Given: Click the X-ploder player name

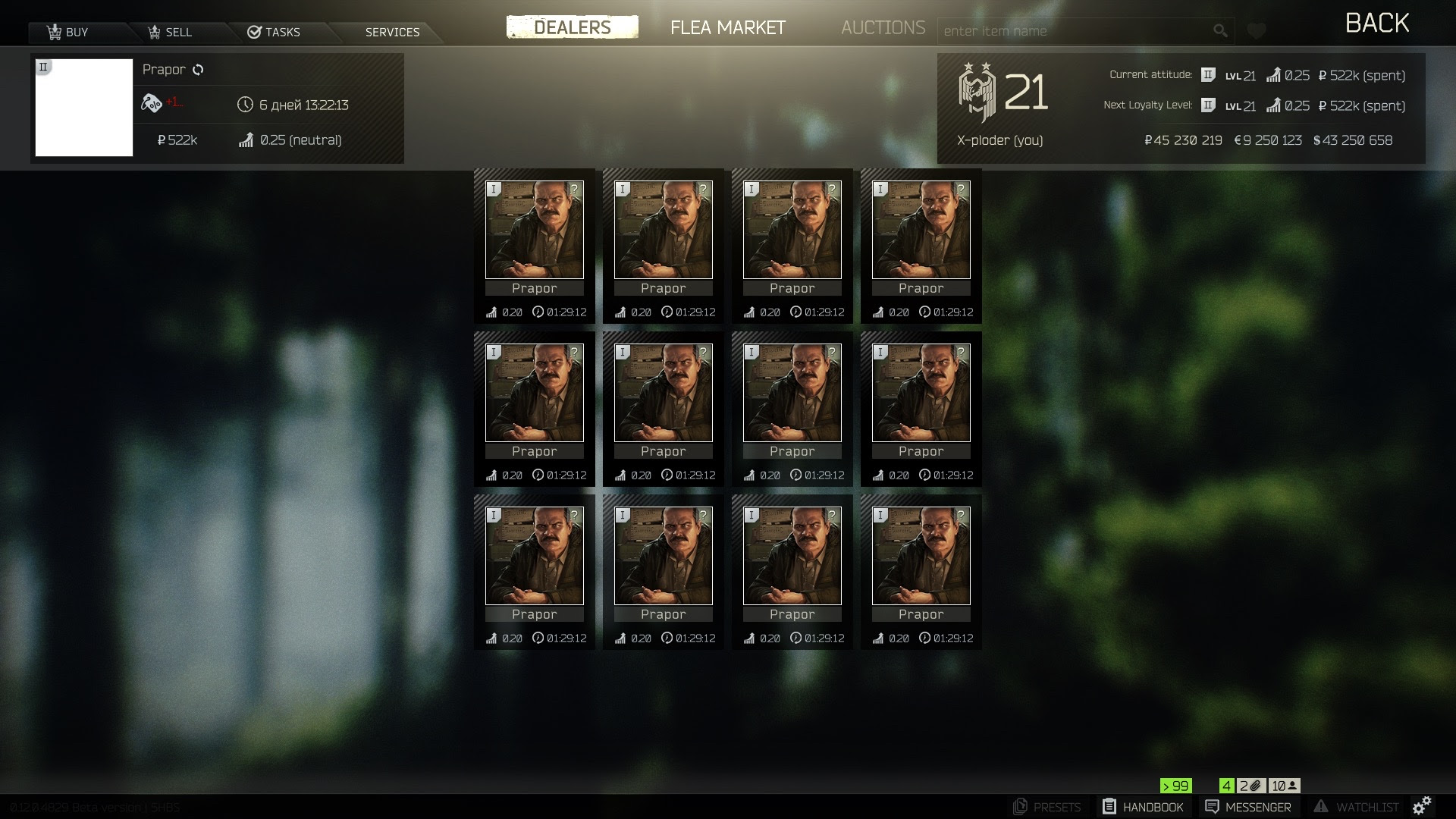Looking at the screenshot, I should [999, 140].
